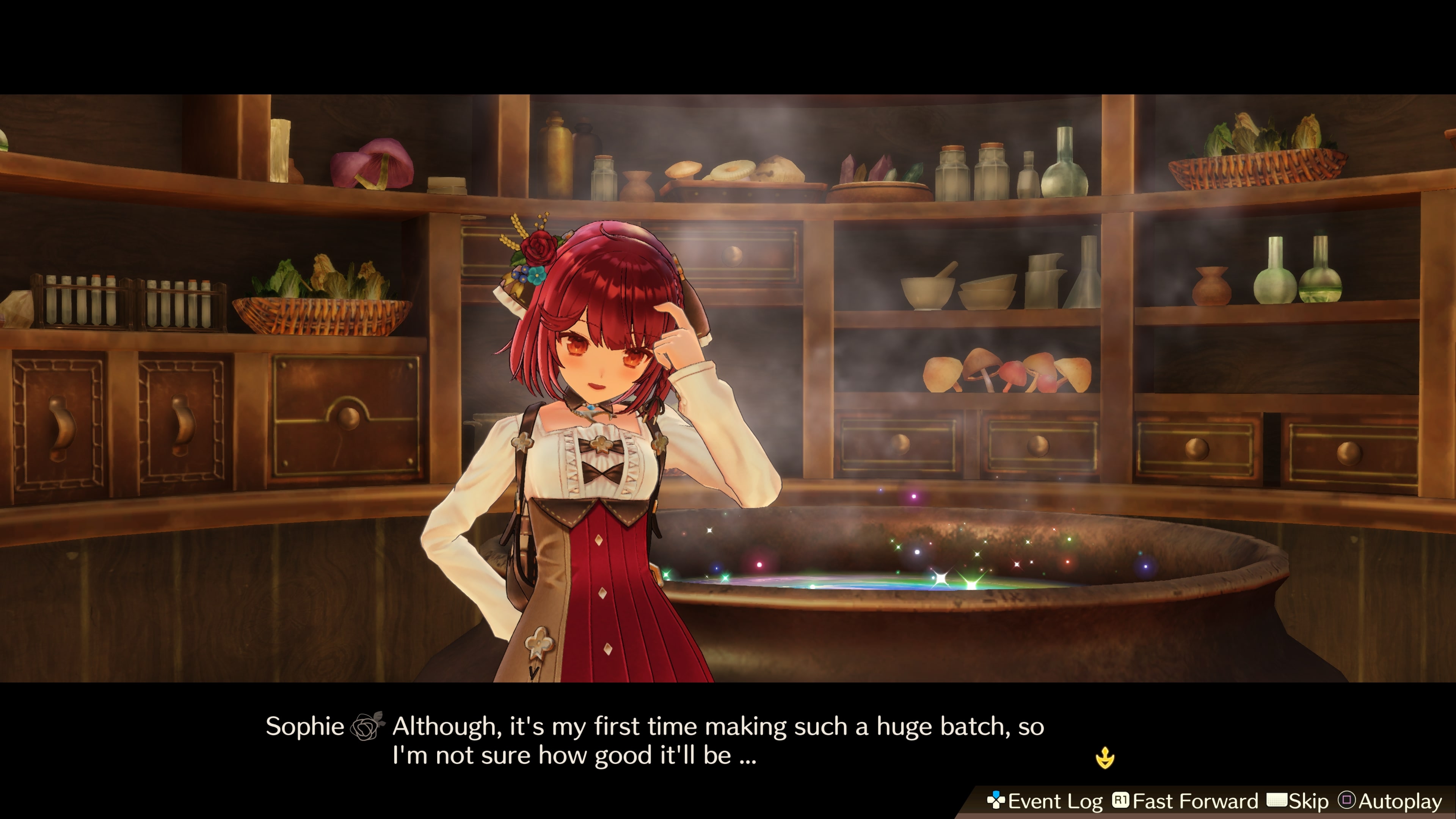The width and height of the screenshot is (1456, 819).
Task: Open the Event Log
Action: [1045, 801]
